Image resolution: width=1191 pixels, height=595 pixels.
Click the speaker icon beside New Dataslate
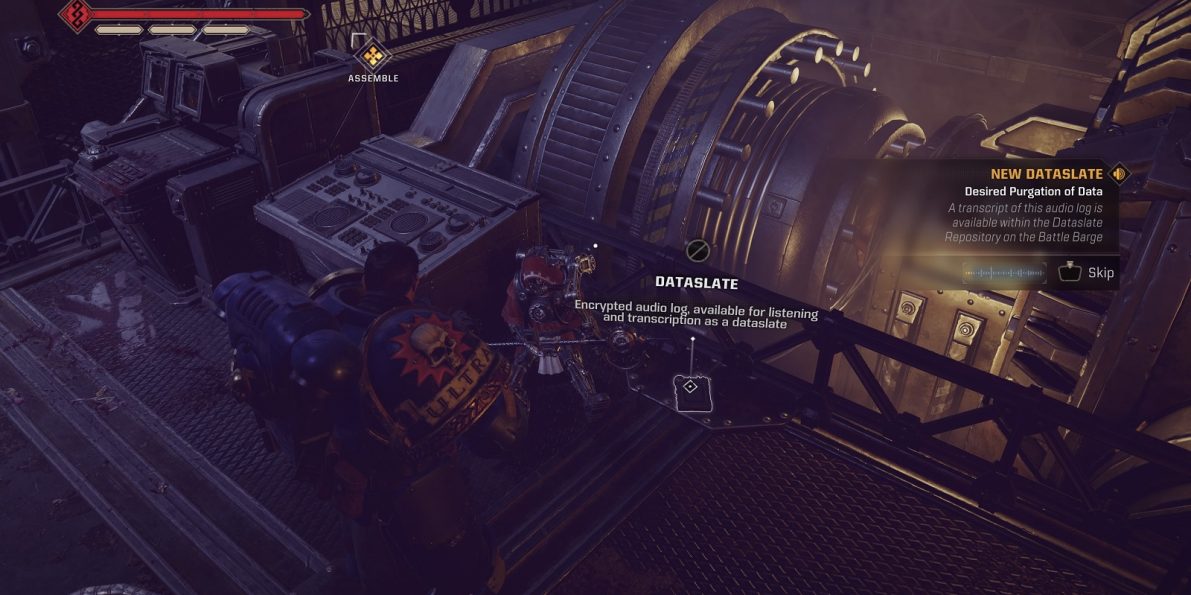click(1119, 174)
